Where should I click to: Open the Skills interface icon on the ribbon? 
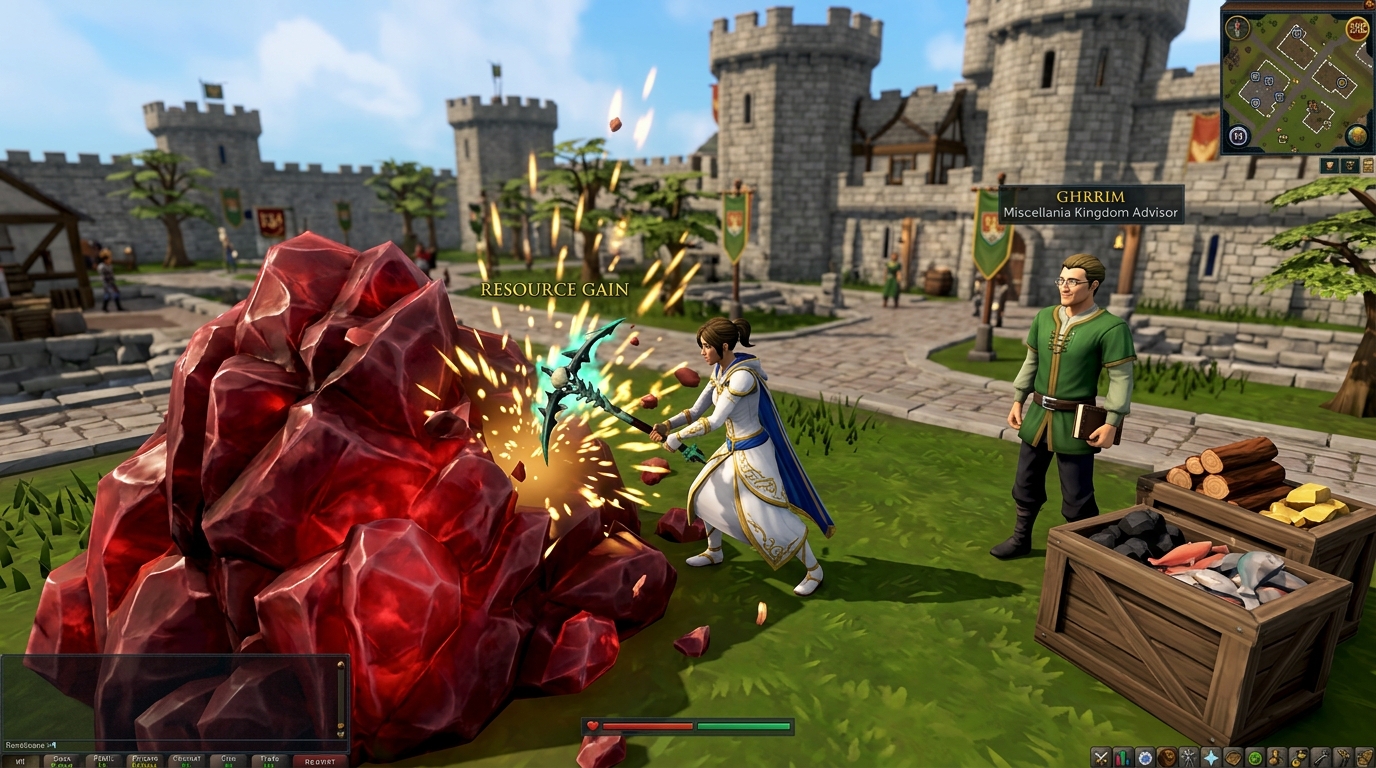pos(1123,757)
